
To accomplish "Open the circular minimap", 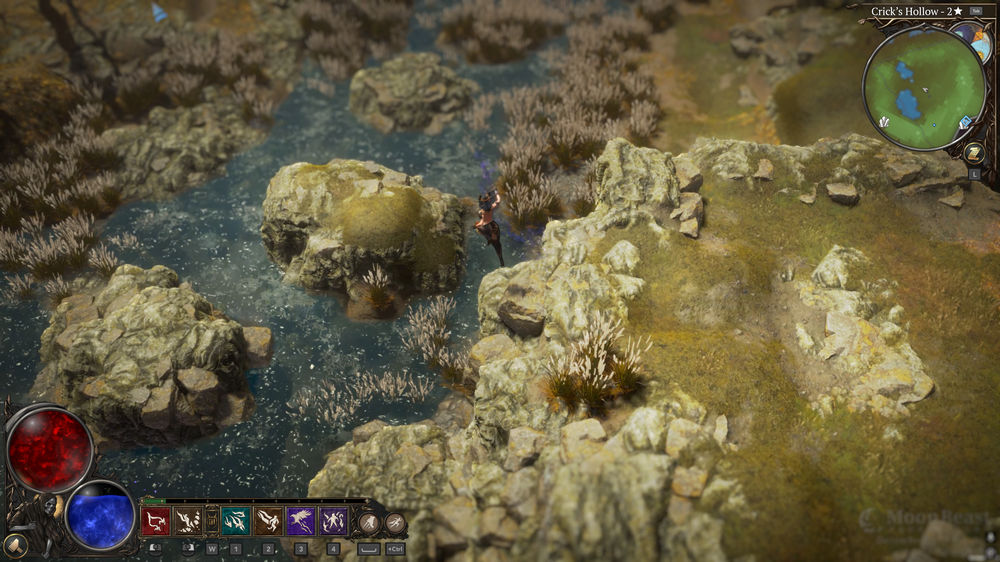I will (x=924, y=89).
